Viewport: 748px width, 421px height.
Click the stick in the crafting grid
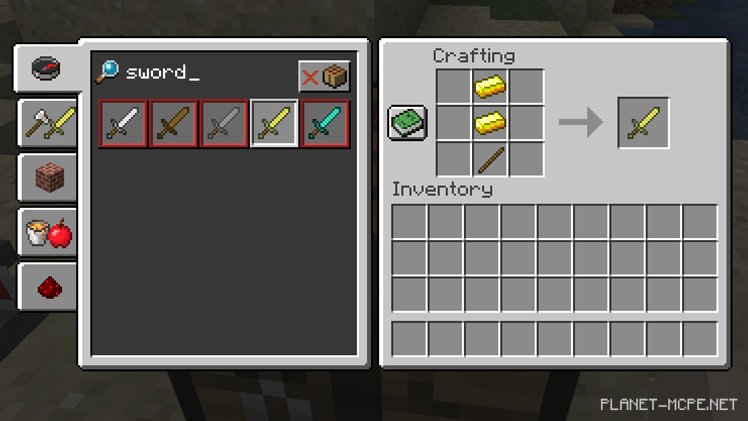489,159
